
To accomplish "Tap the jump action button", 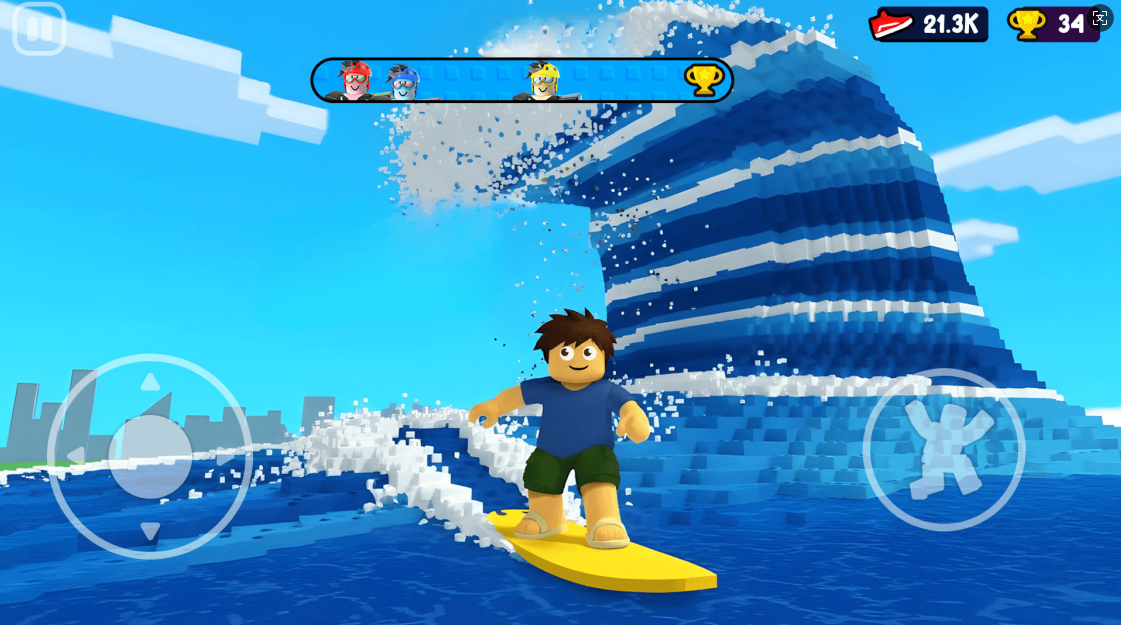I will click(x=943, y=449).
